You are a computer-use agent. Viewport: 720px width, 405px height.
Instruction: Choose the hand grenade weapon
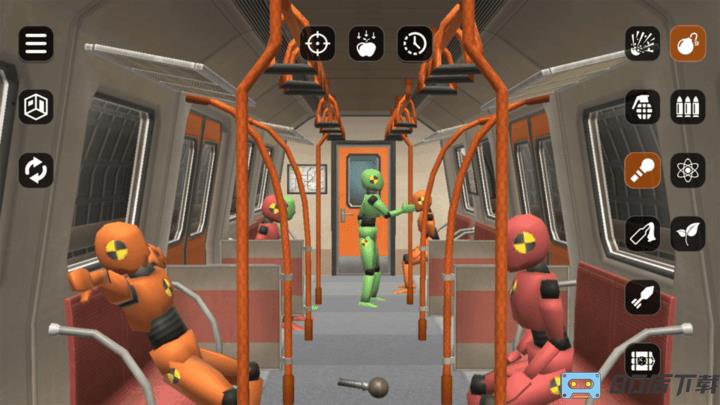coord(643,106)
